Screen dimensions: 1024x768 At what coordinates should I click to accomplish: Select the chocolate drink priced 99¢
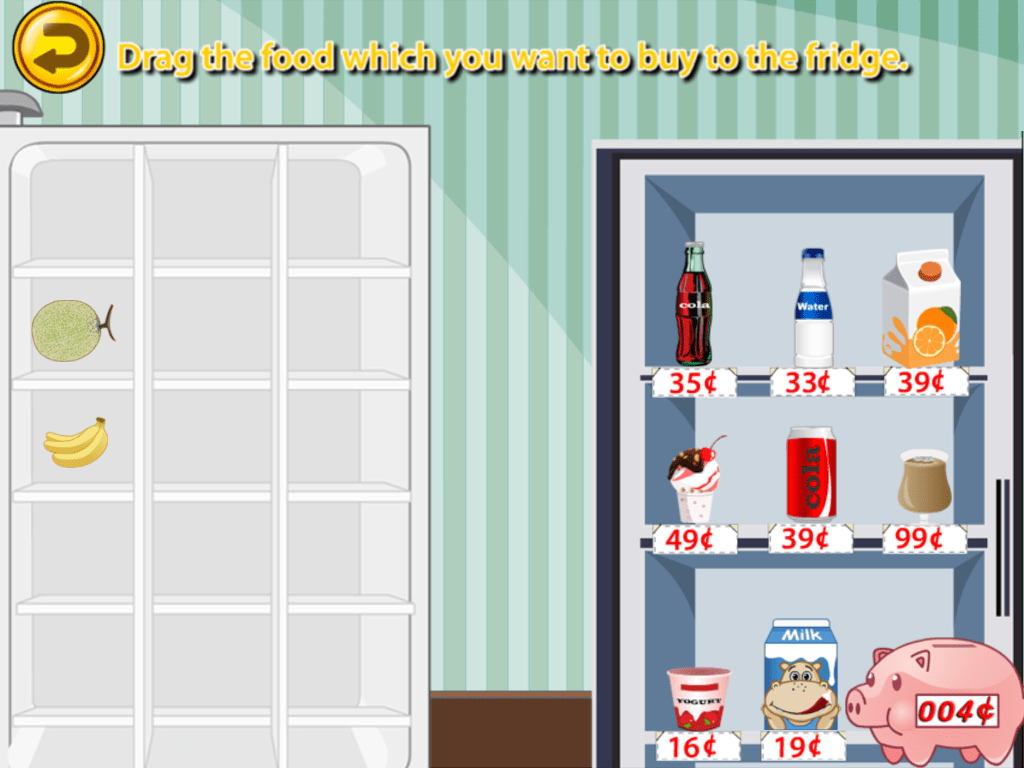point(923,483)
